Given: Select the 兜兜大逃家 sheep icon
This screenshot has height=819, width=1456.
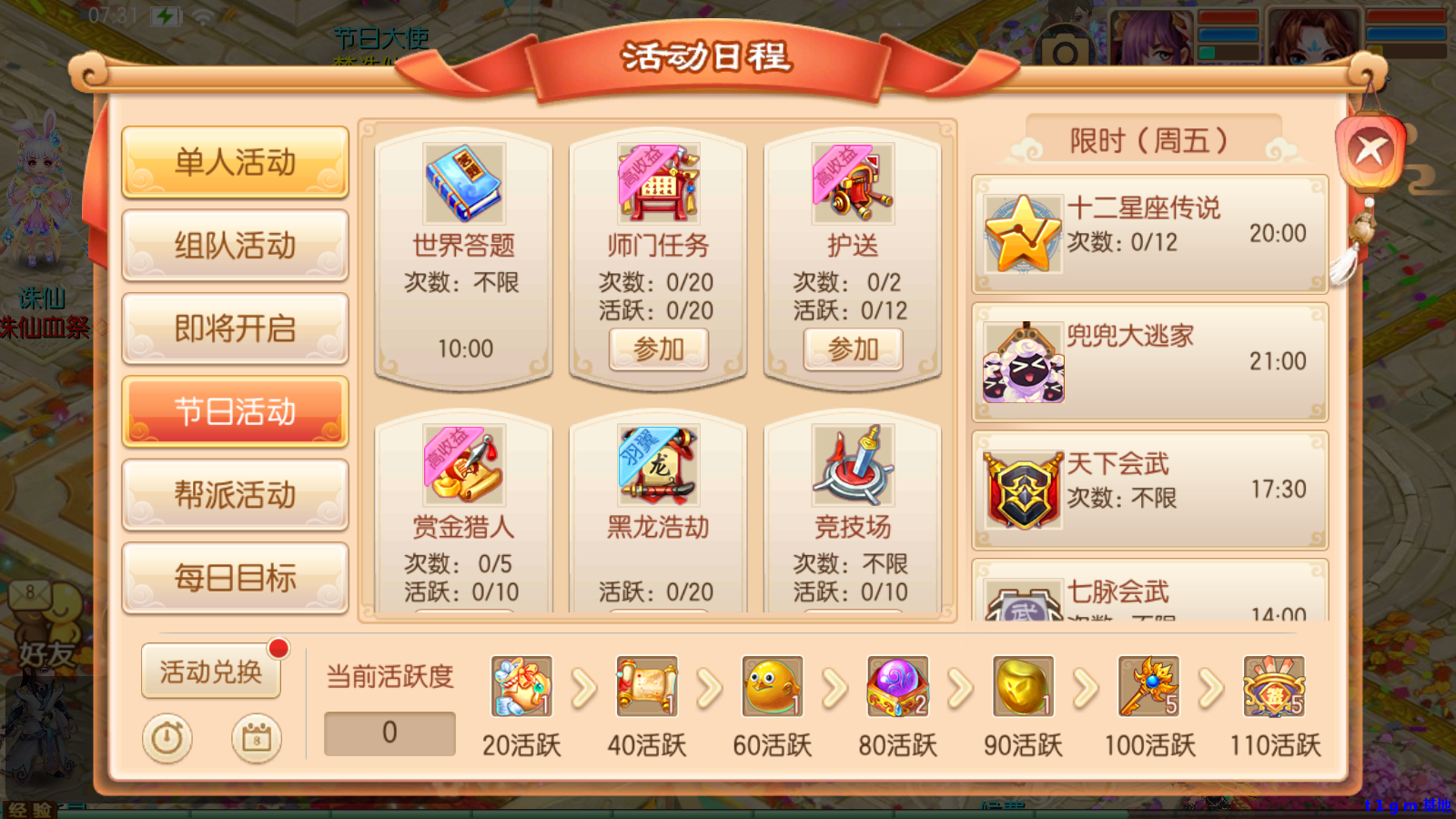Looking at the screenshot, I should (x=1023, y=361).
